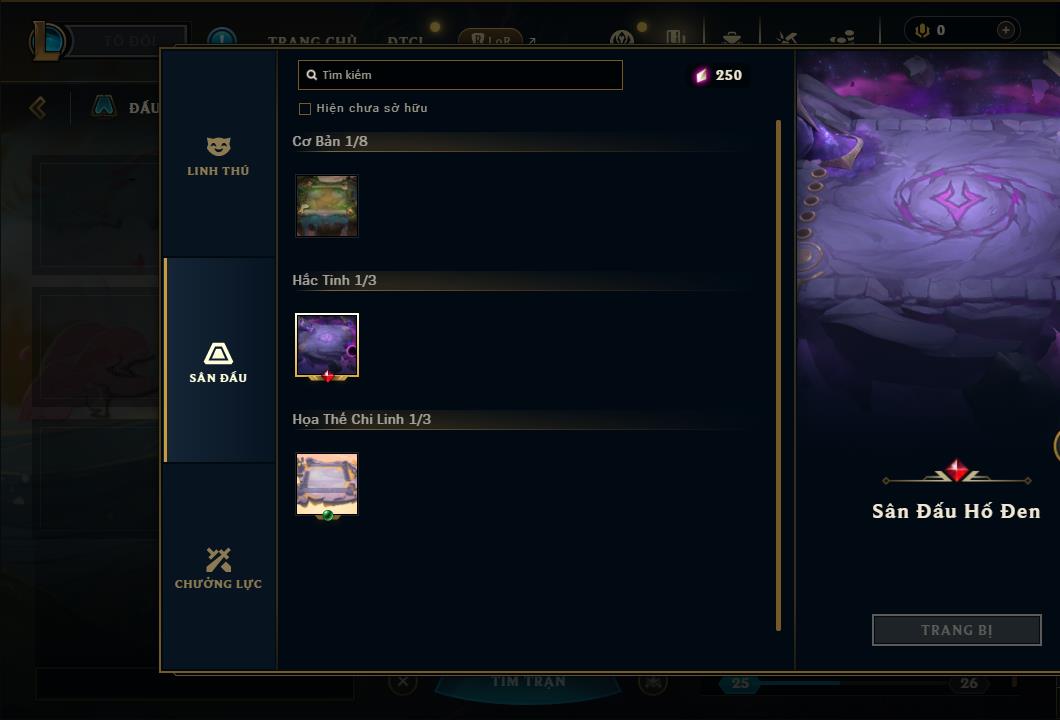Pick the Họa Thế Chi Linh arena thumbnail
Viewport: 1060px width, 720px height.
click(327, 484)
